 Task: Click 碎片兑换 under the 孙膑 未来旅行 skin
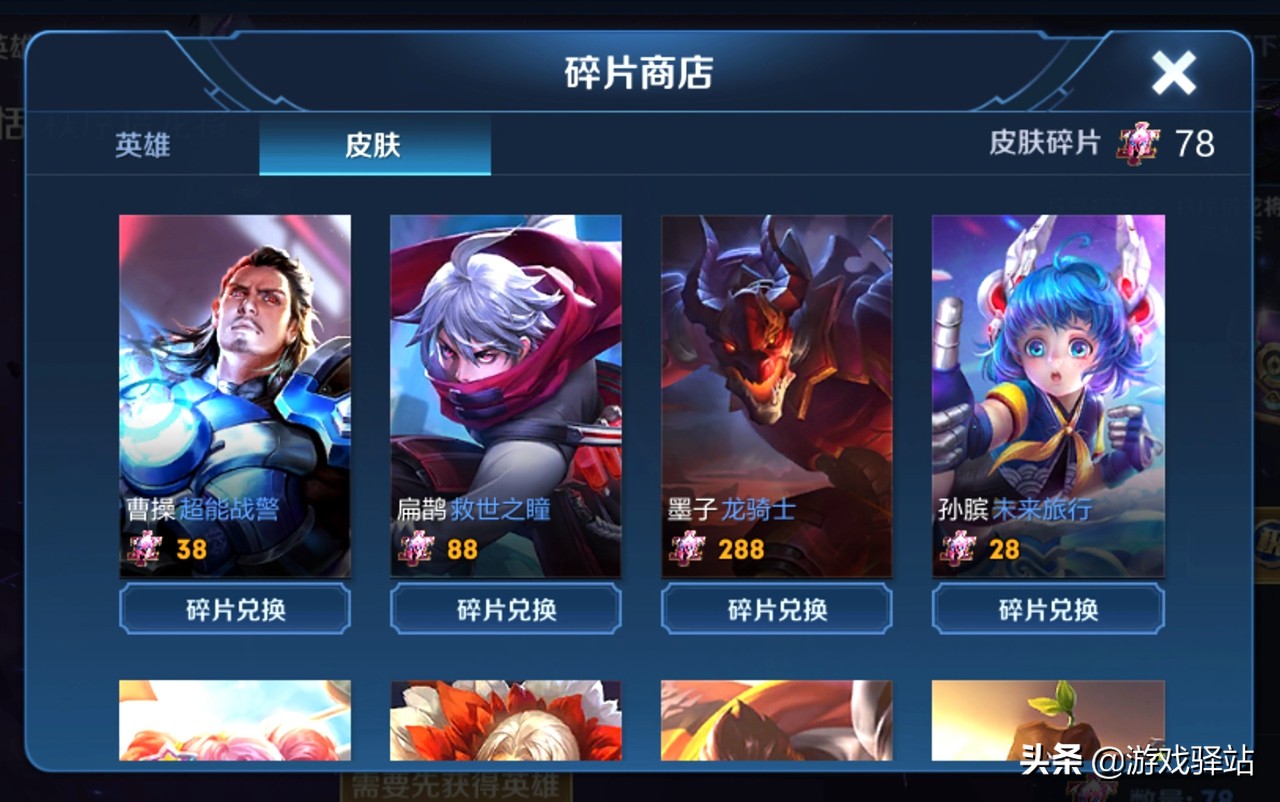1048,608
